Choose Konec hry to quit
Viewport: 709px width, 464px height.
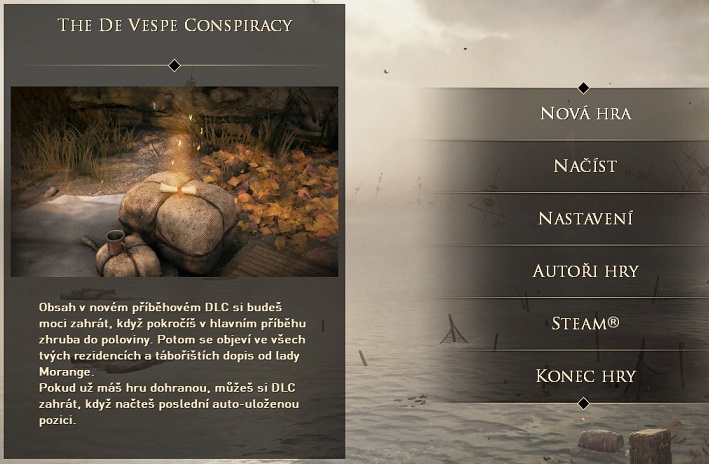(585, 376)
